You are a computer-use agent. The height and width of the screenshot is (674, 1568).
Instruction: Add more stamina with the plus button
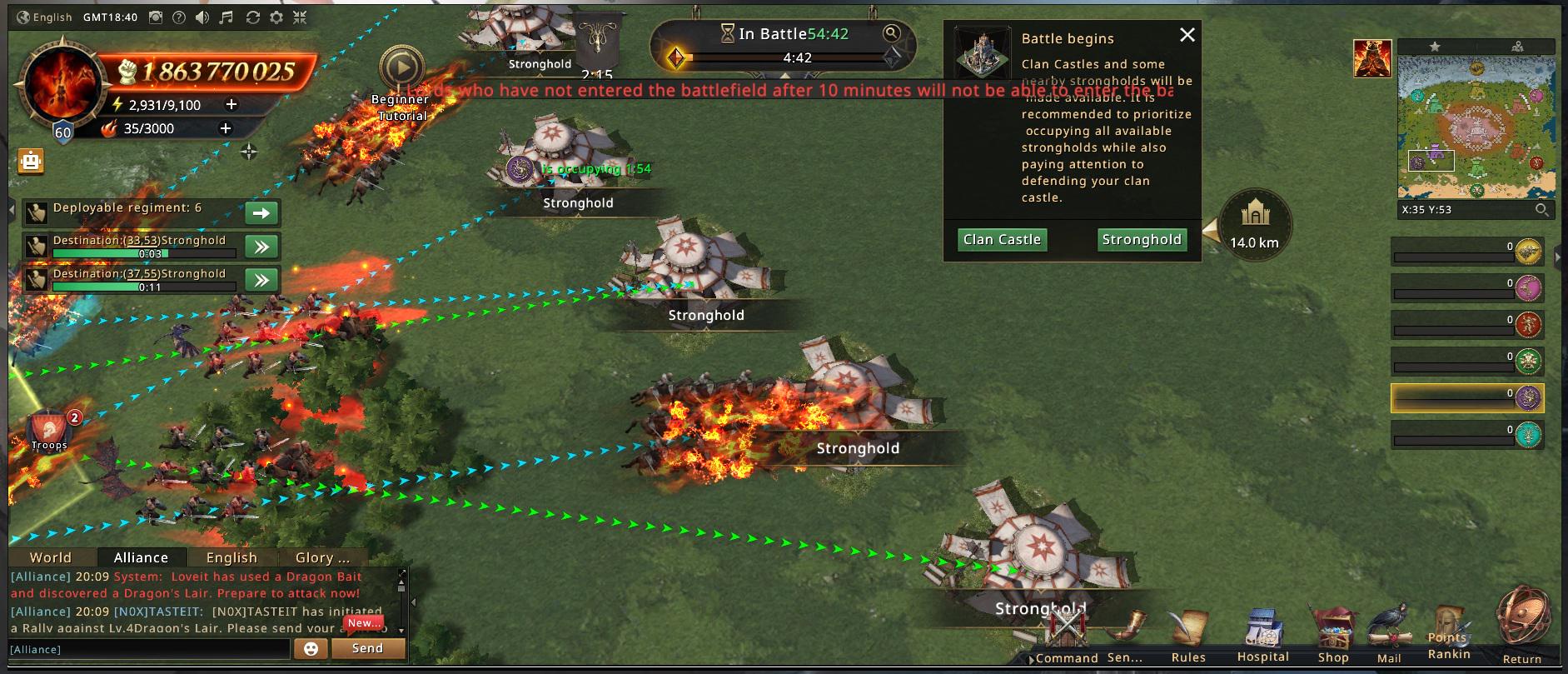click(x=231, y=104)
